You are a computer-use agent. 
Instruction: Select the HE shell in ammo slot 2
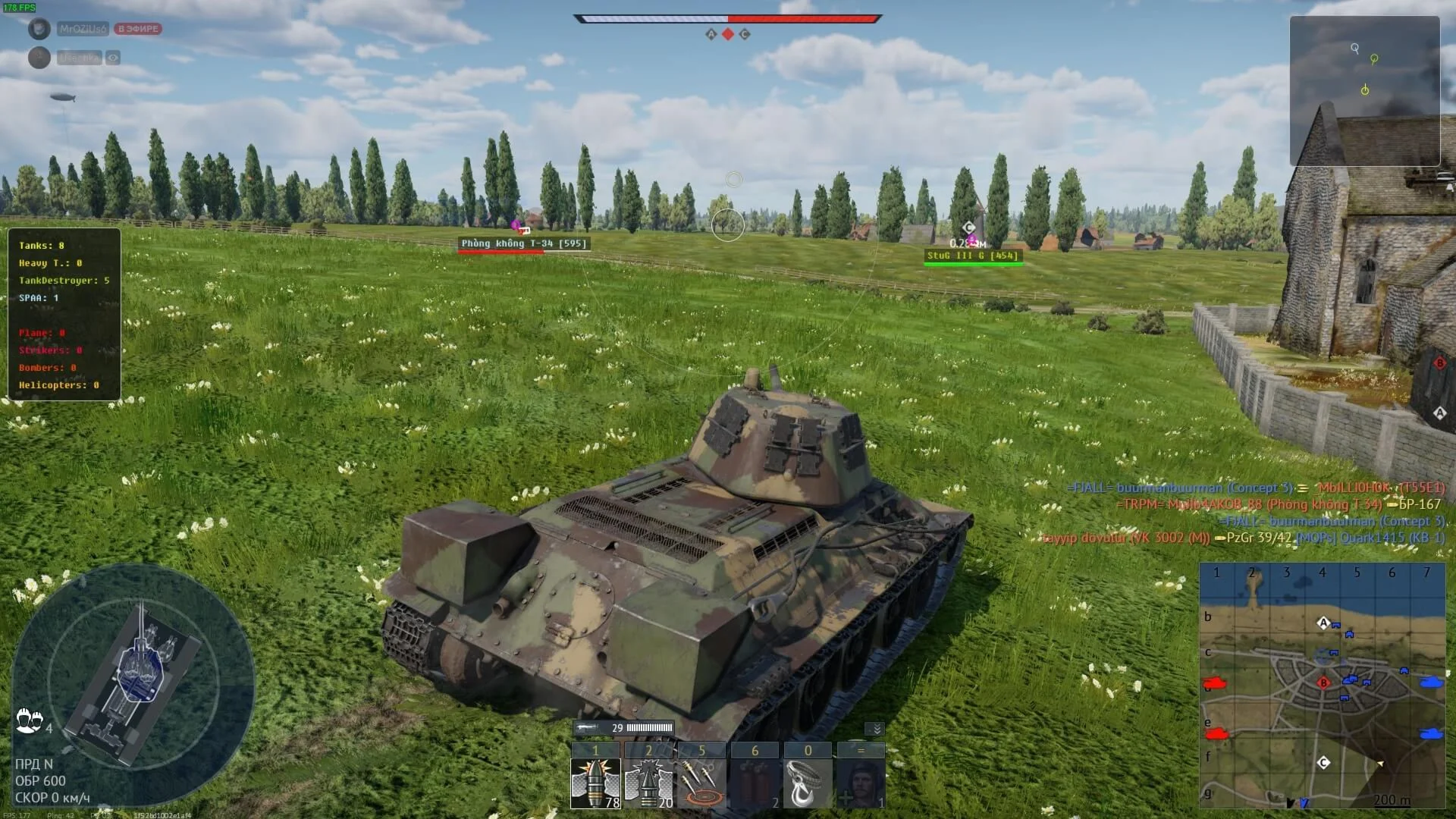[x=648, y=782]
